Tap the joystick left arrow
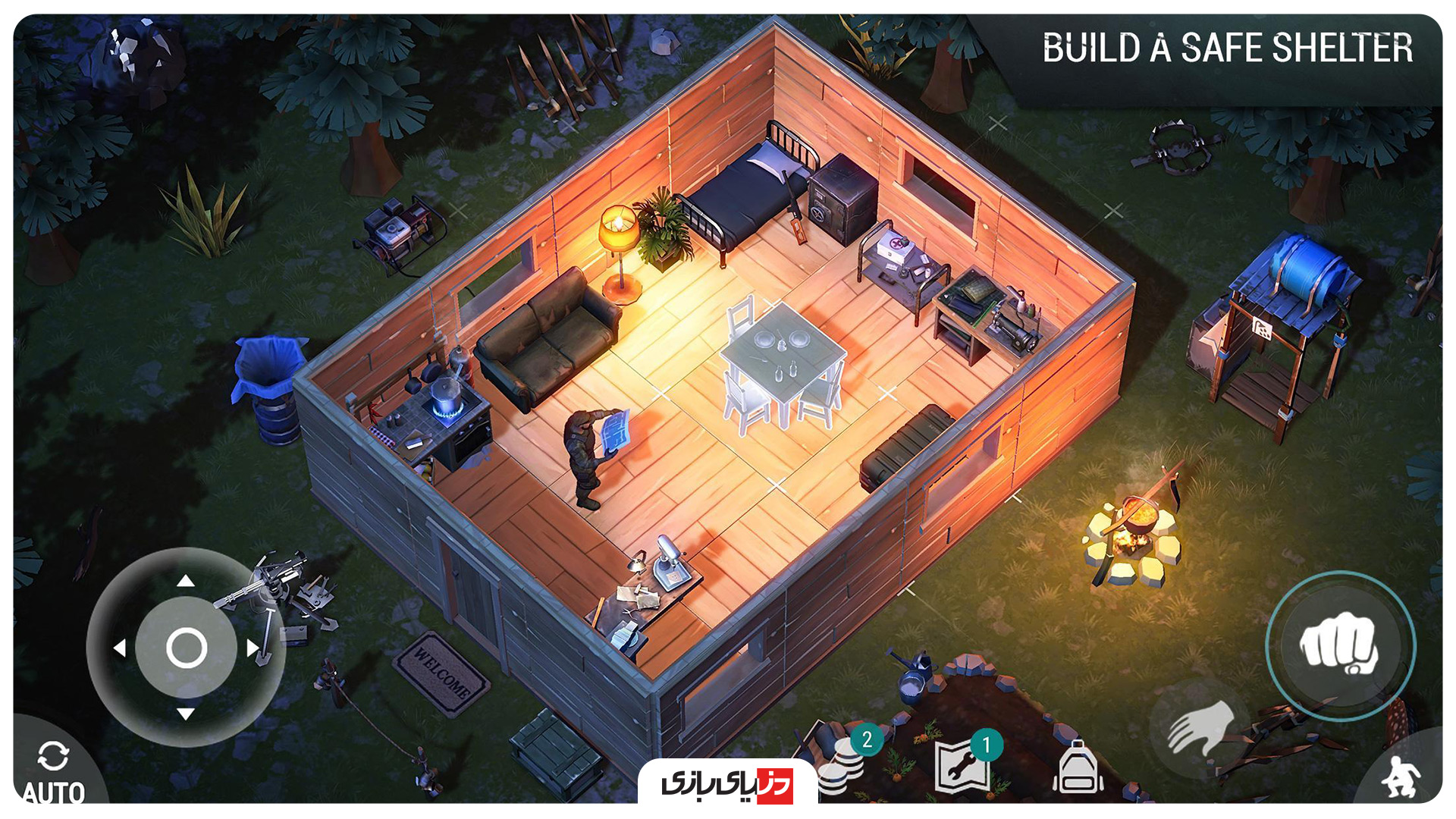 [x=120, y=648]
